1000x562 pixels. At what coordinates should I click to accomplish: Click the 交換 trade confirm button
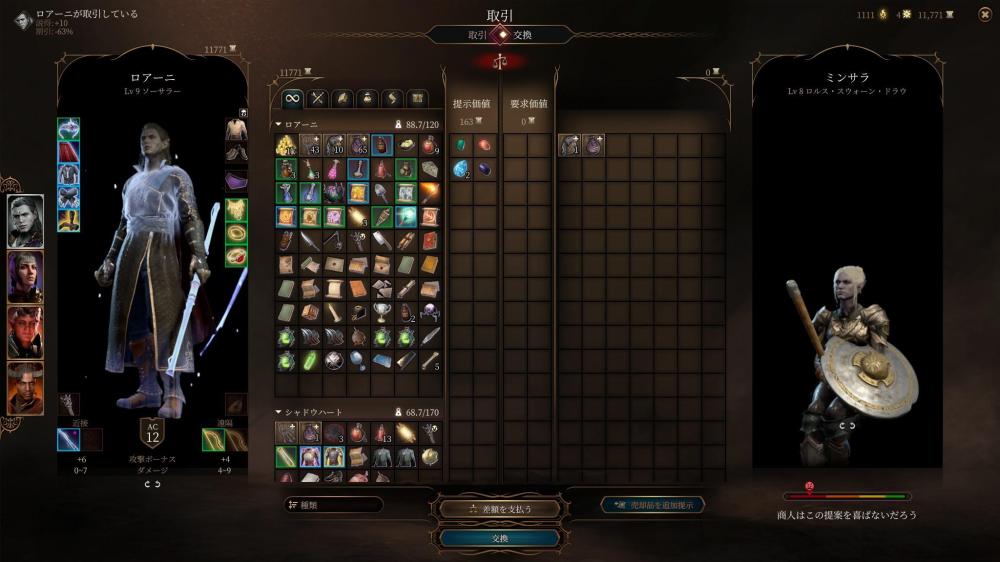click(x=500, y=538)
